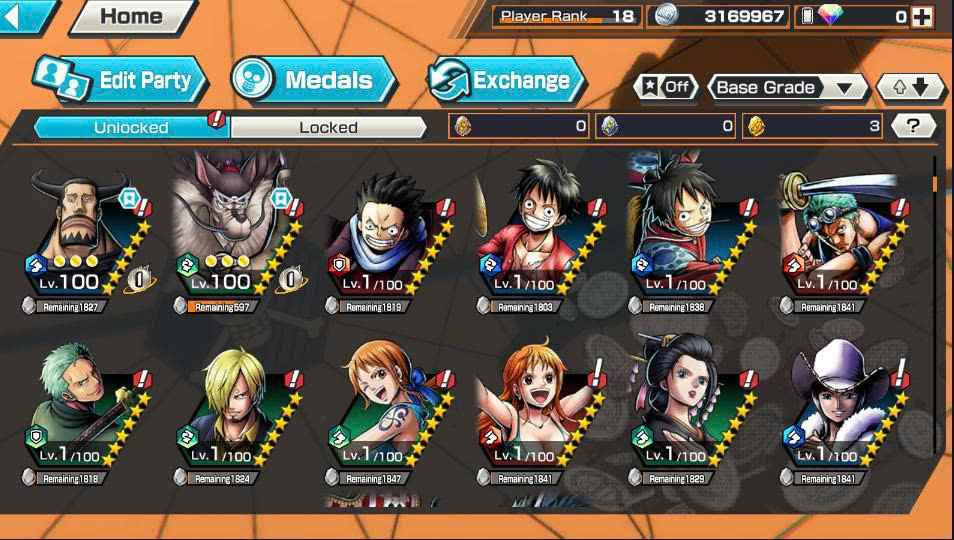Image resolution: width=954 pixels, height=540 pixels.
Task: Add rainbow diamonds with the plus button
Action: 922,16
